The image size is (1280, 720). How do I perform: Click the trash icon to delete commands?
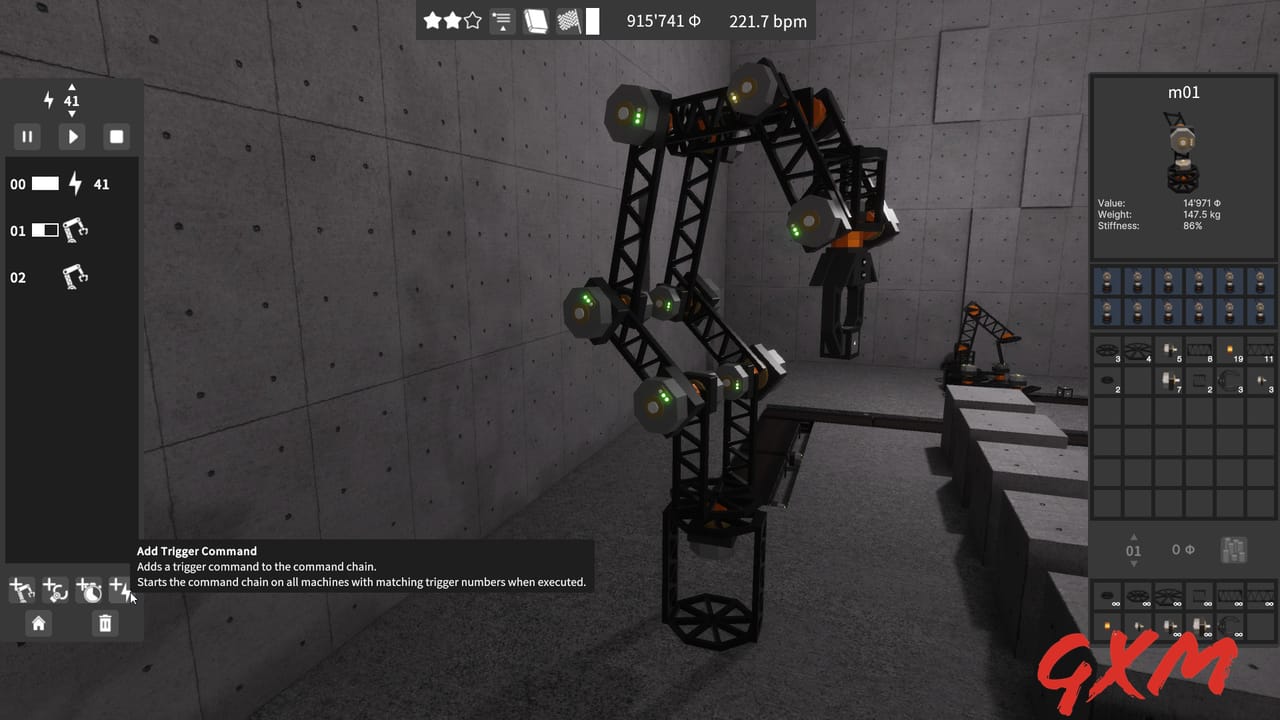(x=105, y=623)
